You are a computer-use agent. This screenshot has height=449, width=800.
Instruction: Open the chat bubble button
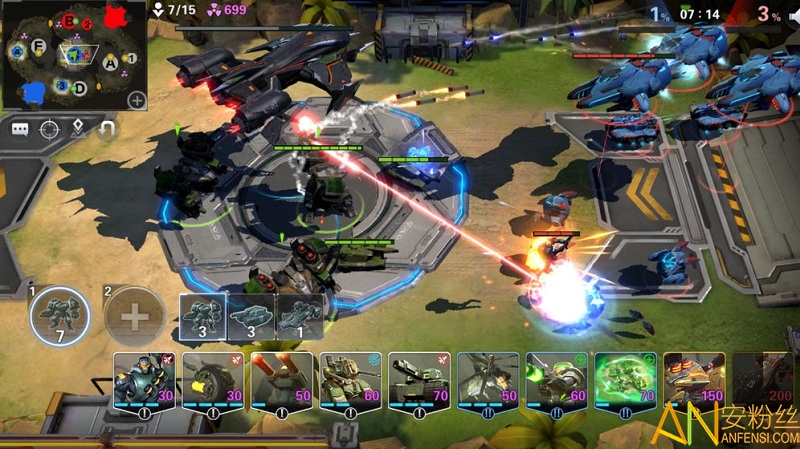tap(20, 129)
